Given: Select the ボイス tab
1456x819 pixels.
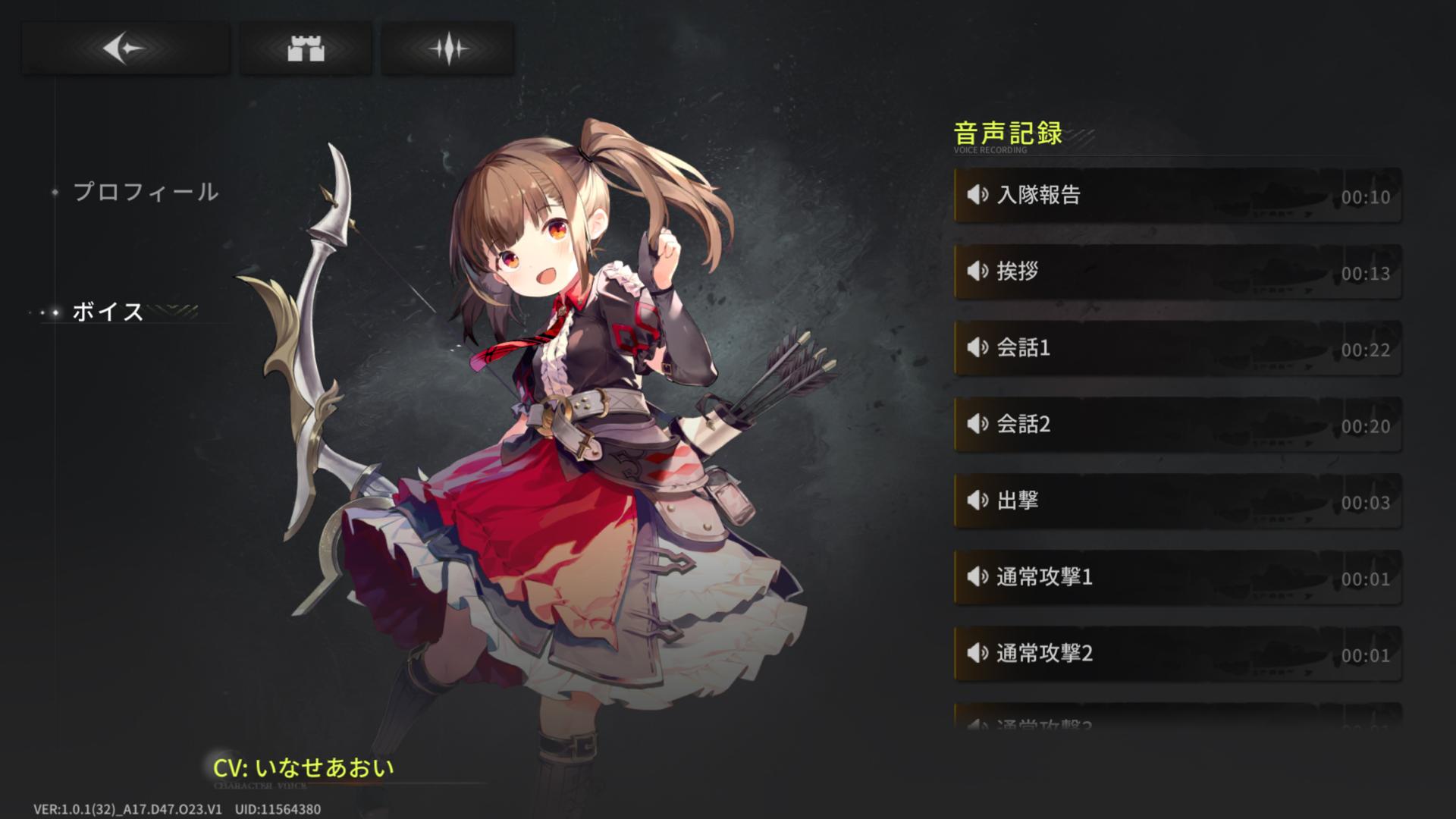Looking at the screenshot, I should coord(108,312).
